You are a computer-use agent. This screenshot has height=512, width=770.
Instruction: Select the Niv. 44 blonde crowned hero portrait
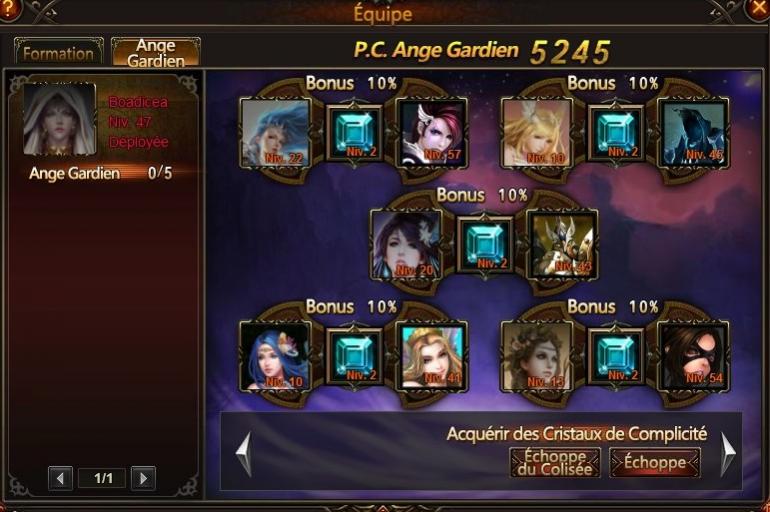coord(432,357)
